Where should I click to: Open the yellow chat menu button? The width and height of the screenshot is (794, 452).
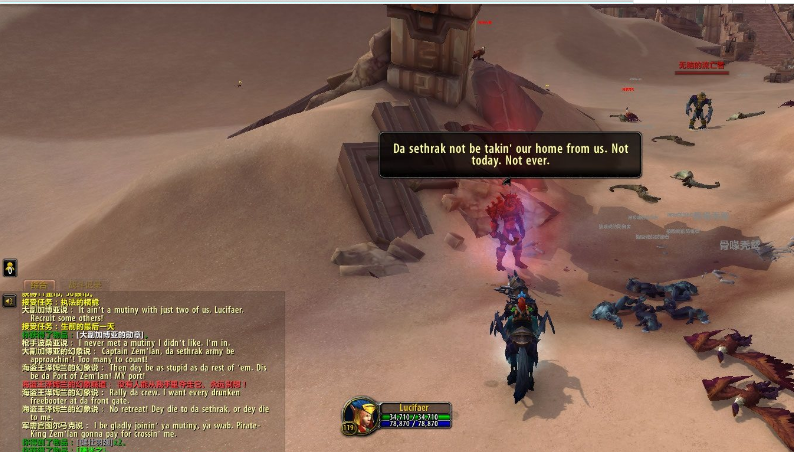9,268
